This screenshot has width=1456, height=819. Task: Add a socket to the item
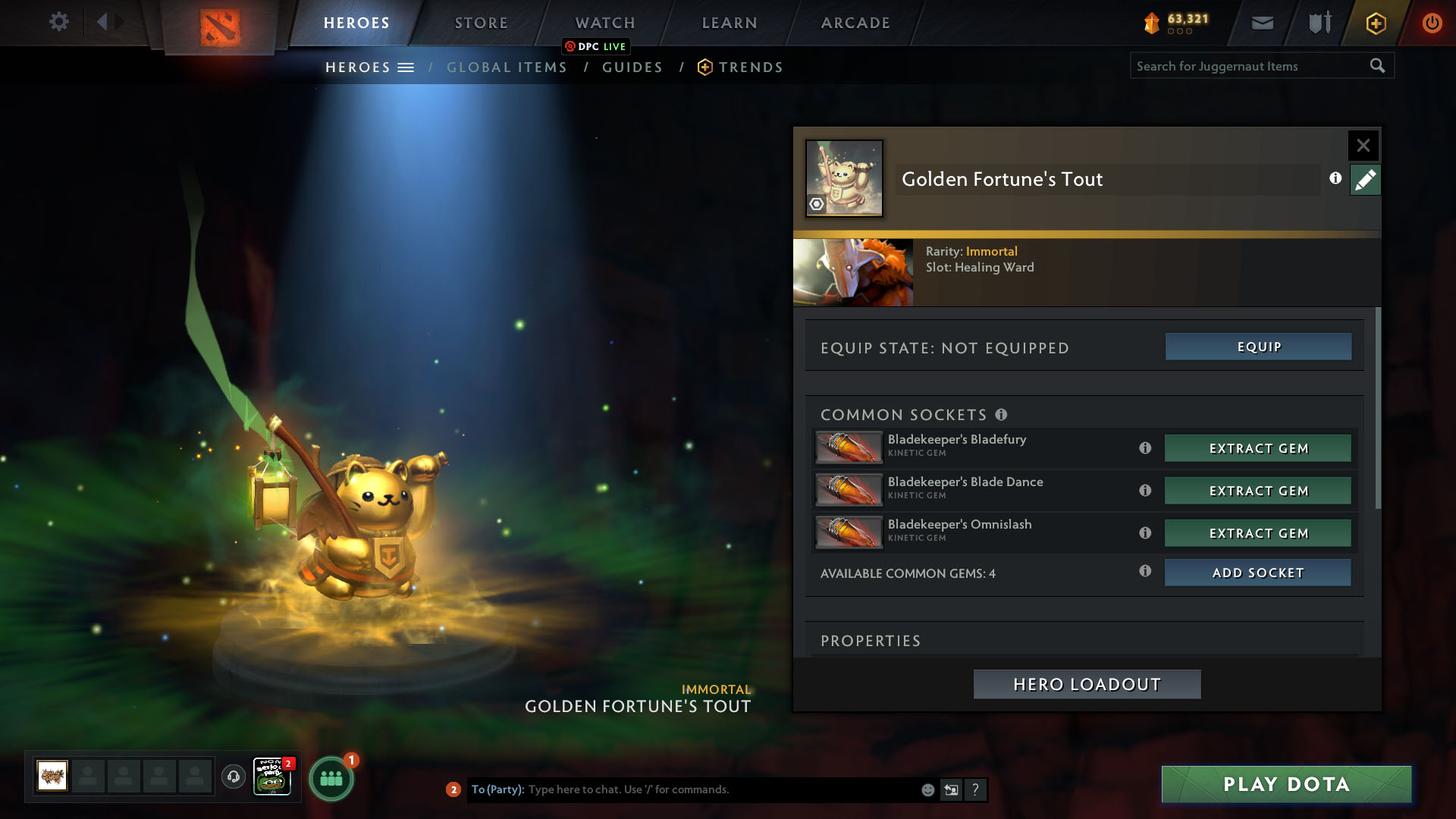coord(1258,573)
